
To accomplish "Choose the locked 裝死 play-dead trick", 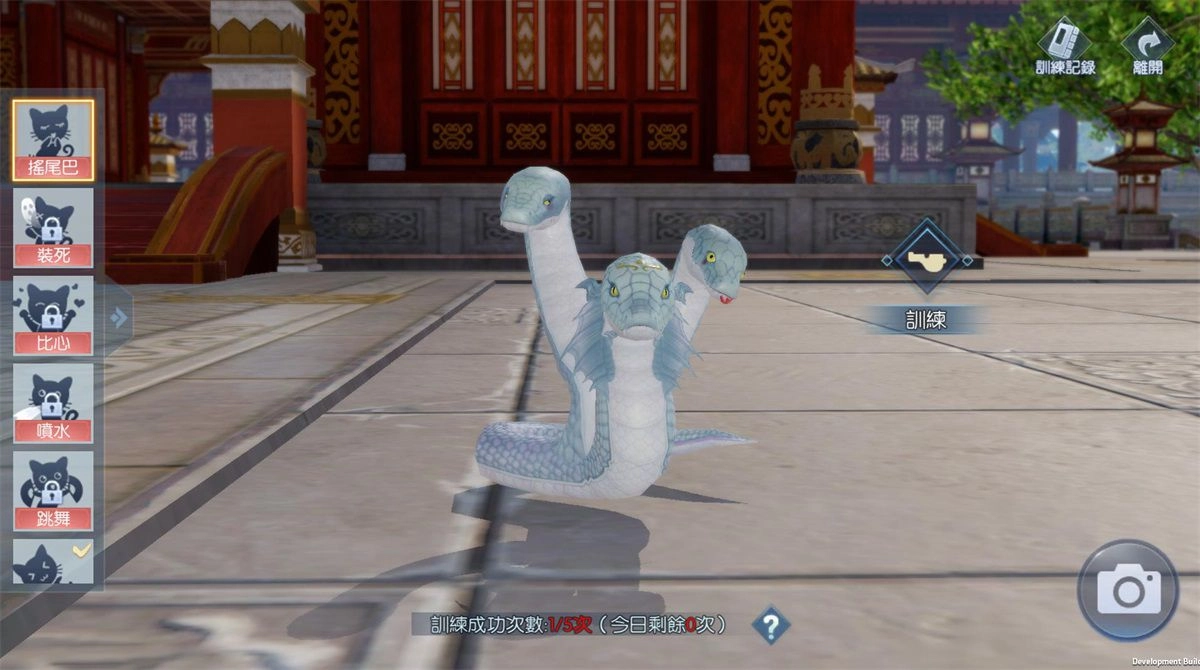I will [x=53, y=228].
